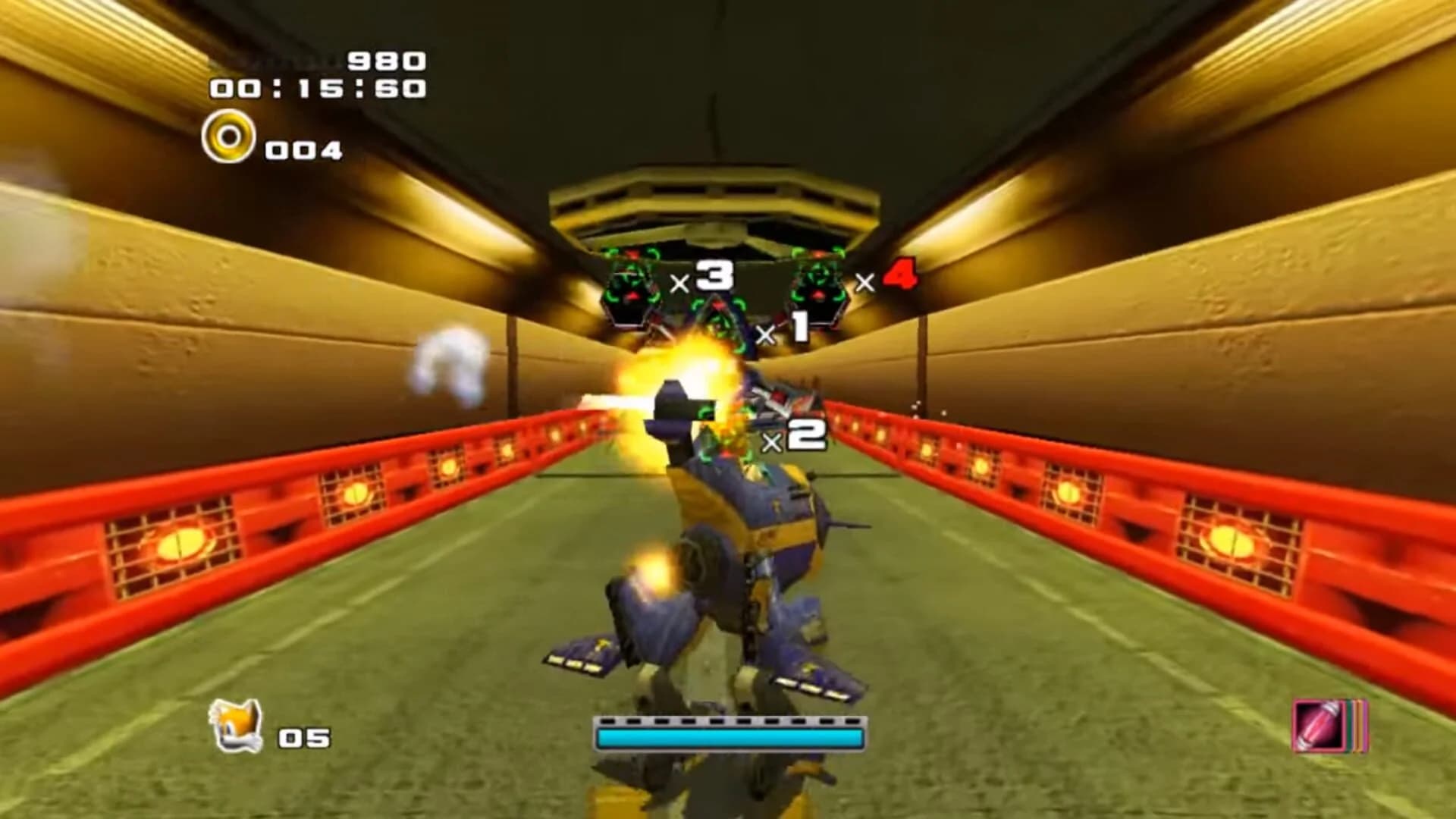Expand the lives counter showing 05
This screenshot has width=1456, height=819.
pos(303,737)
